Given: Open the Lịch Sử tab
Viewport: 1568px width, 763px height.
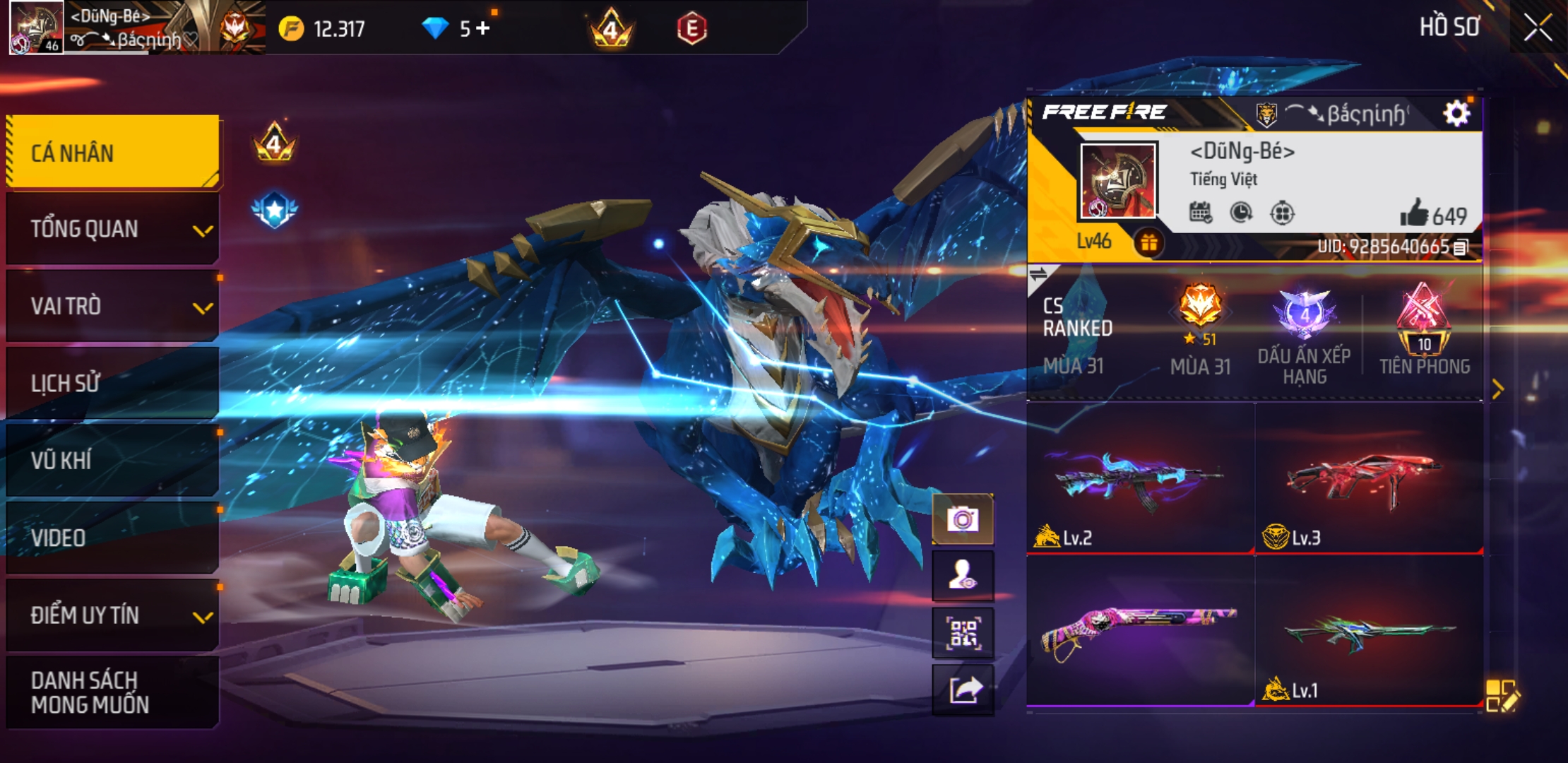Looking at the screenshot, I should tap(113, 384).
